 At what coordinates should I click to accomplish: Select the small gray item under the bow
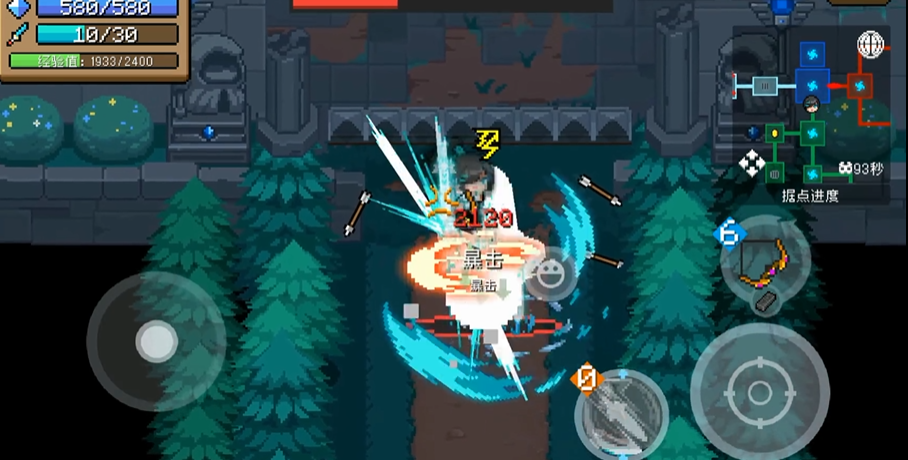[x=766, y=304]
